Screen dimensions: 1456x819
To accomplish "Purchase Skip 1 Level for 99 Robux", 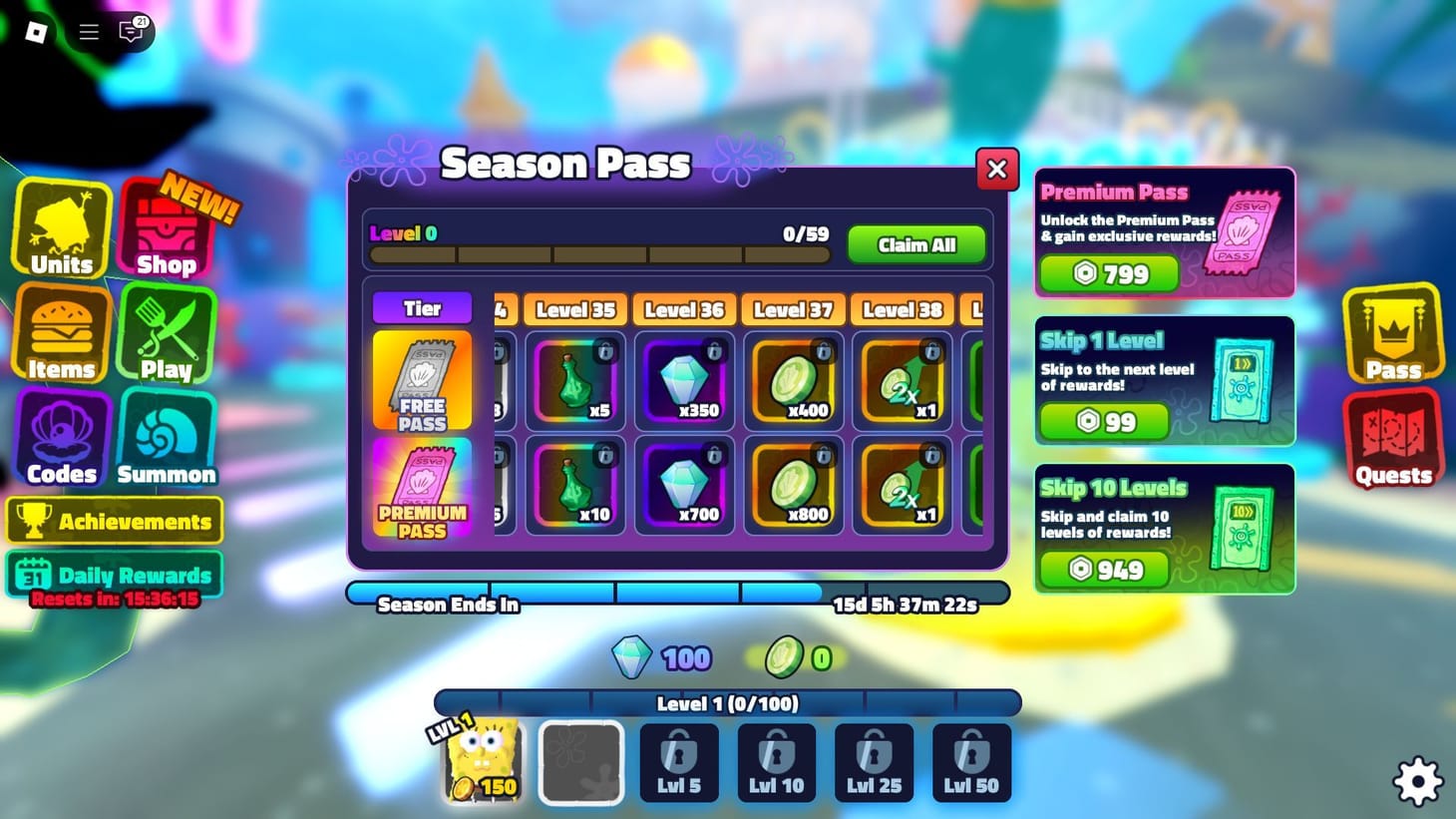I will coord(1104,421).
